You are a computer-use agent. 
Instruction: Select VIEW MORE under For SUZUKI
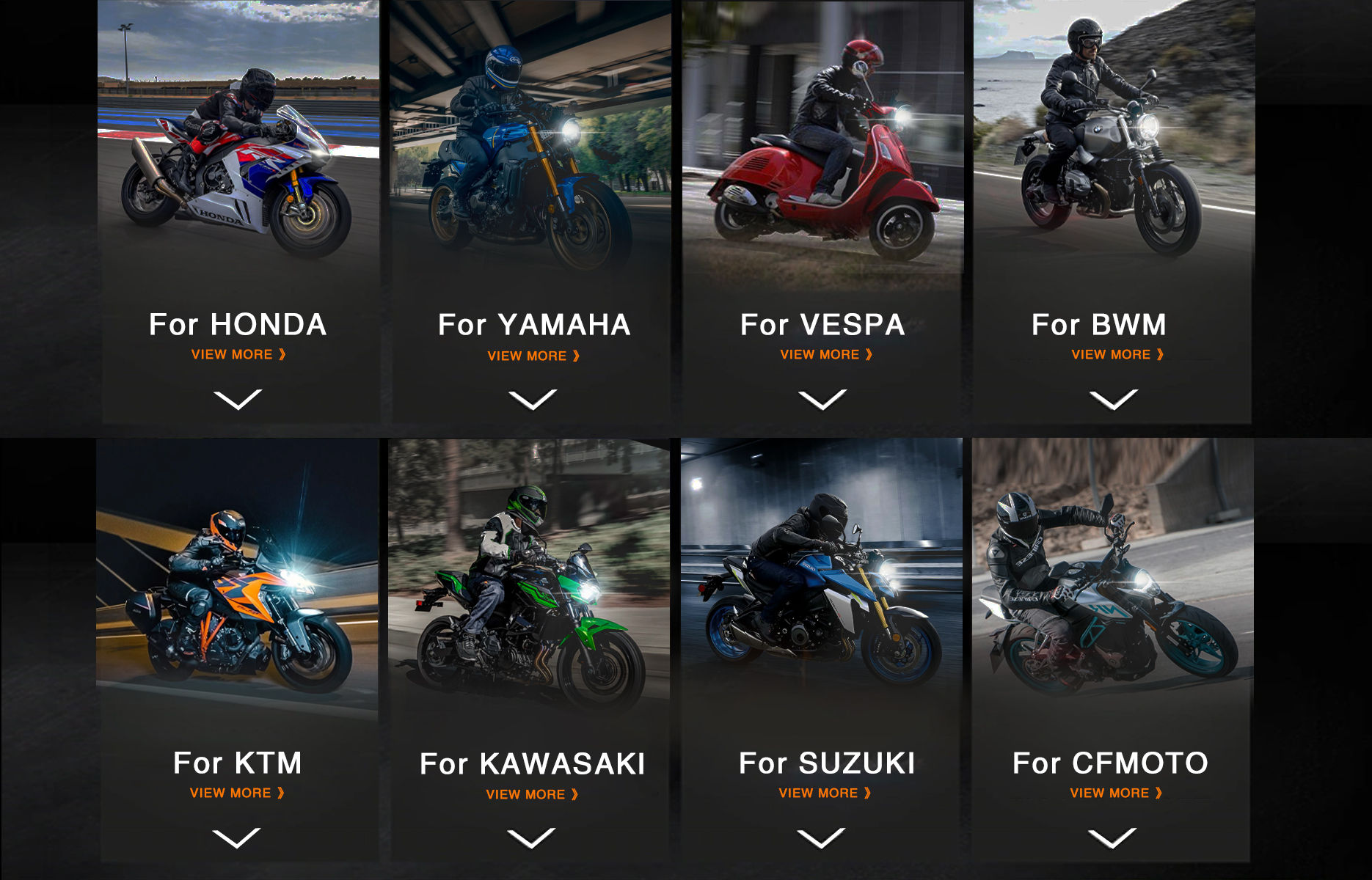tap(825, 793)
